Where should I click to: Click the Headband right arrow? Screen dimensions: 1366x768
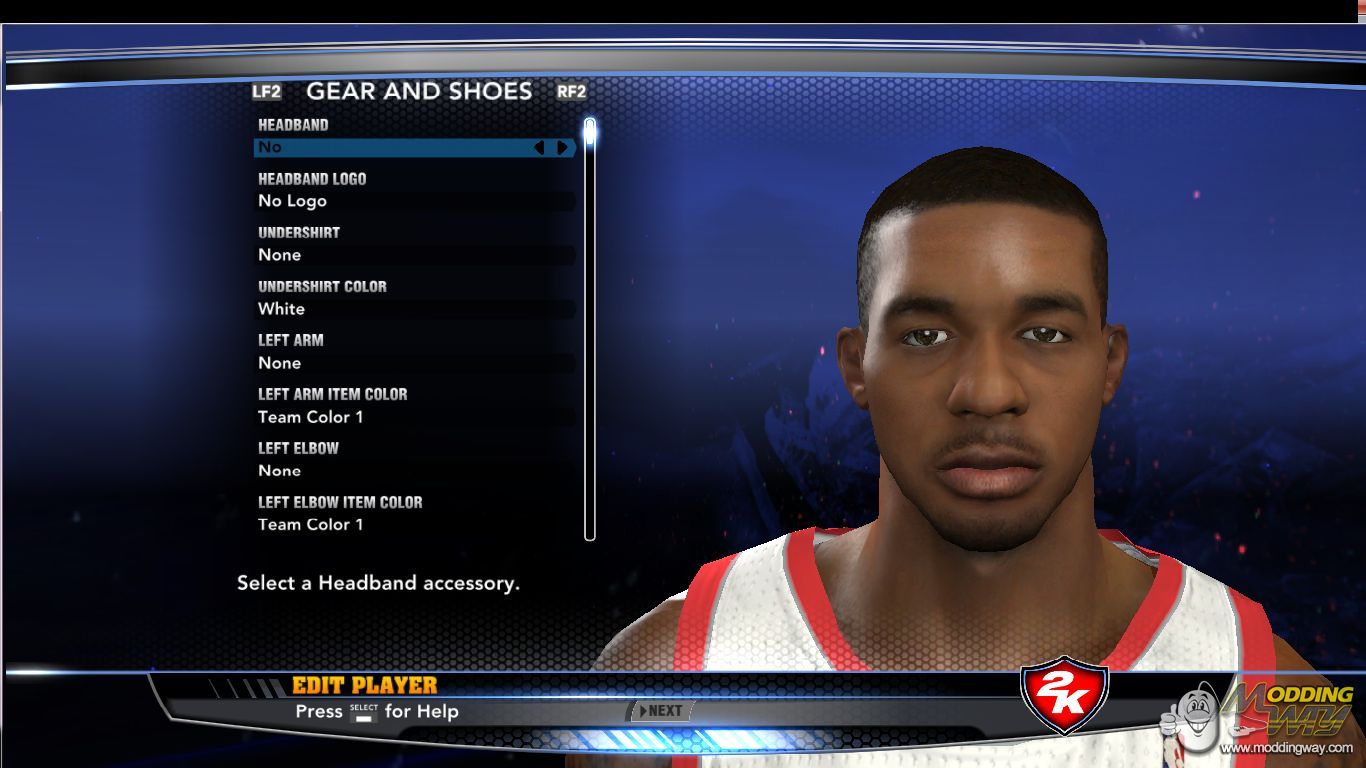[x=563, y=148]
